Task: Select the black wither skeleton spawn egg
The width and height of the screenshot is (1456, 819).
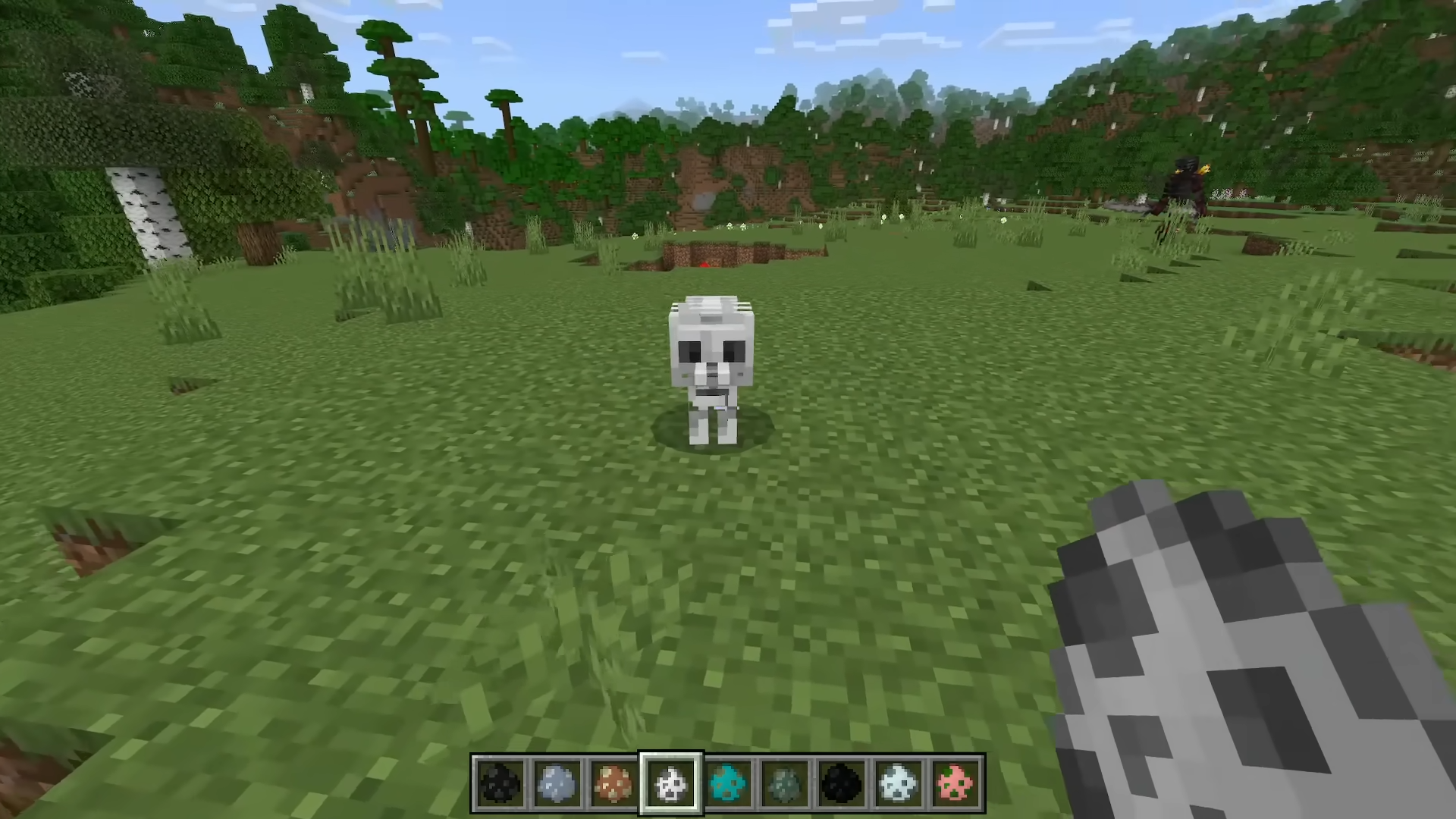Action: coord(500,783)
